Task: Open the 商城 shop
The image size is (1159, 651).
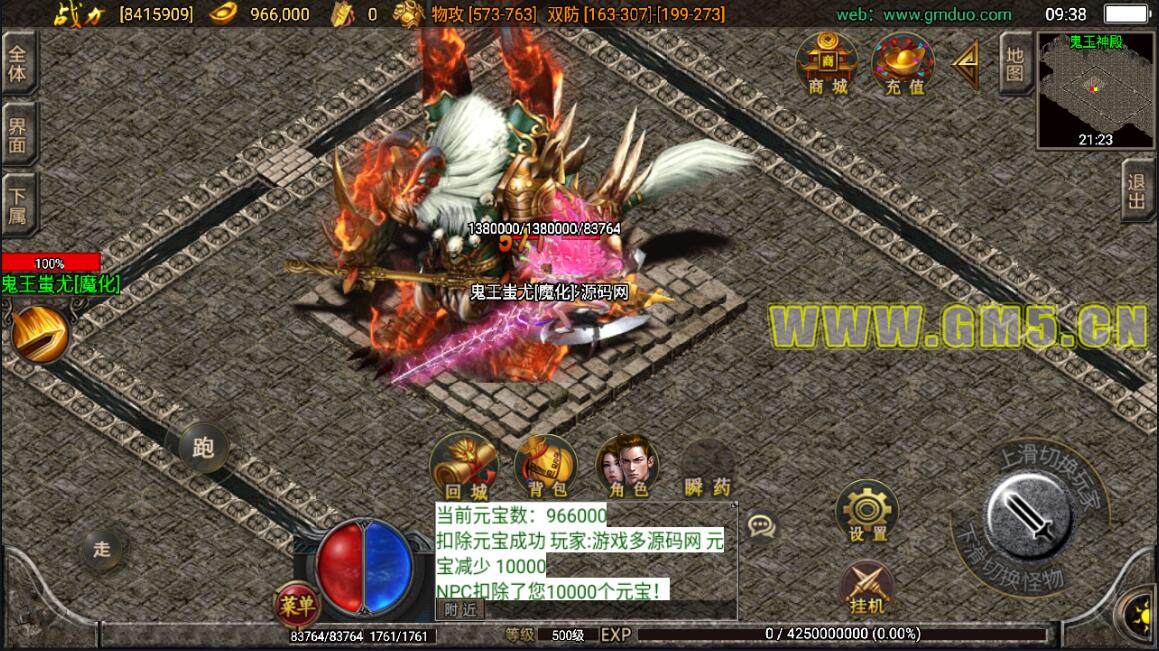Action: 827,64
